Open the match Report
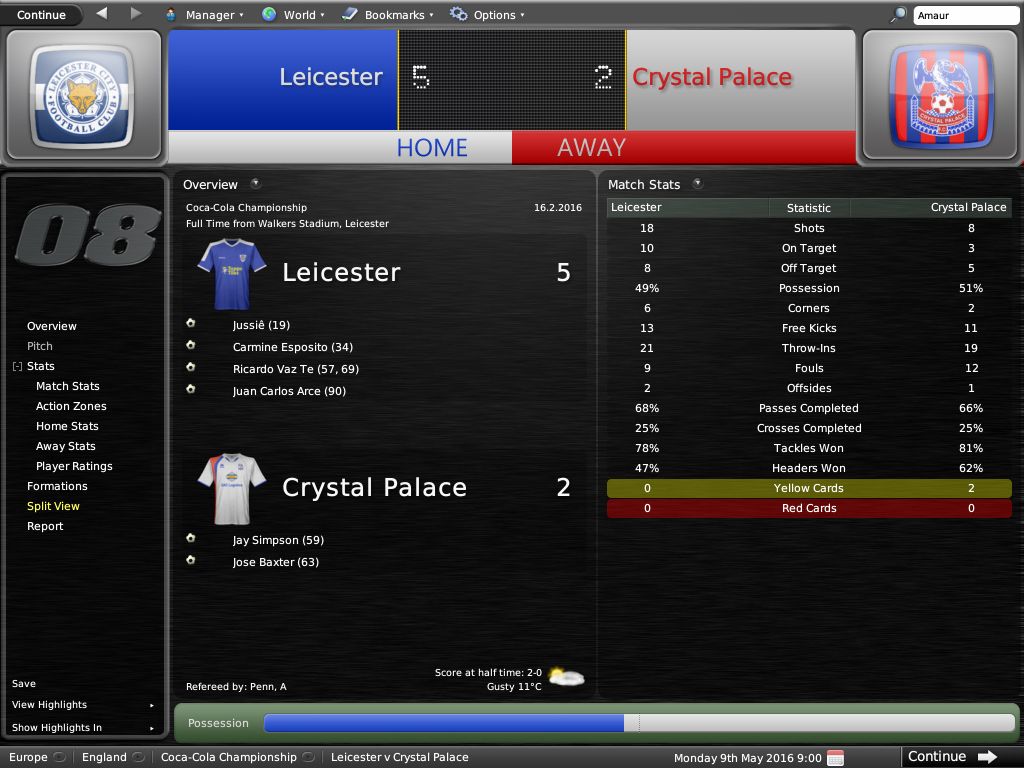Screen dimensions: 1024x768 pos(45,526)
